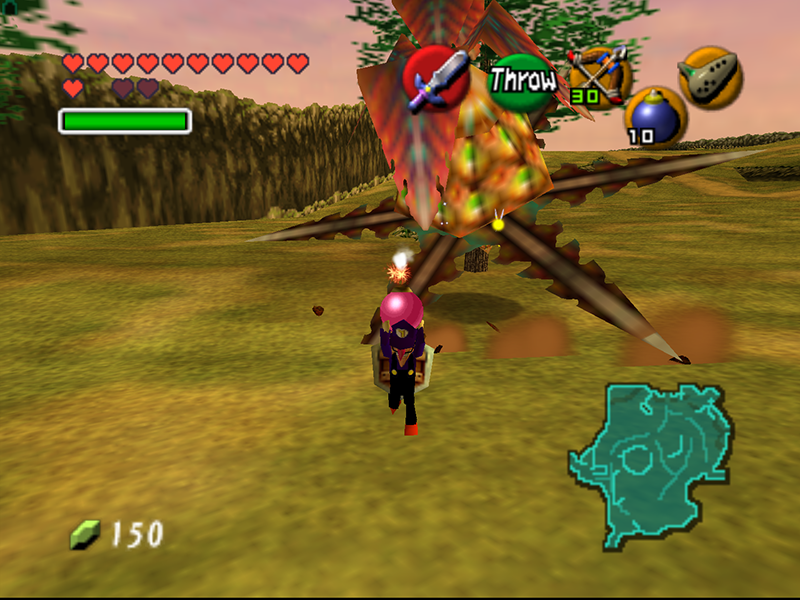This screenshot has width=800, height=600.
Task: Equip the ocarina item icon
Action: click(x=710, y=76)
